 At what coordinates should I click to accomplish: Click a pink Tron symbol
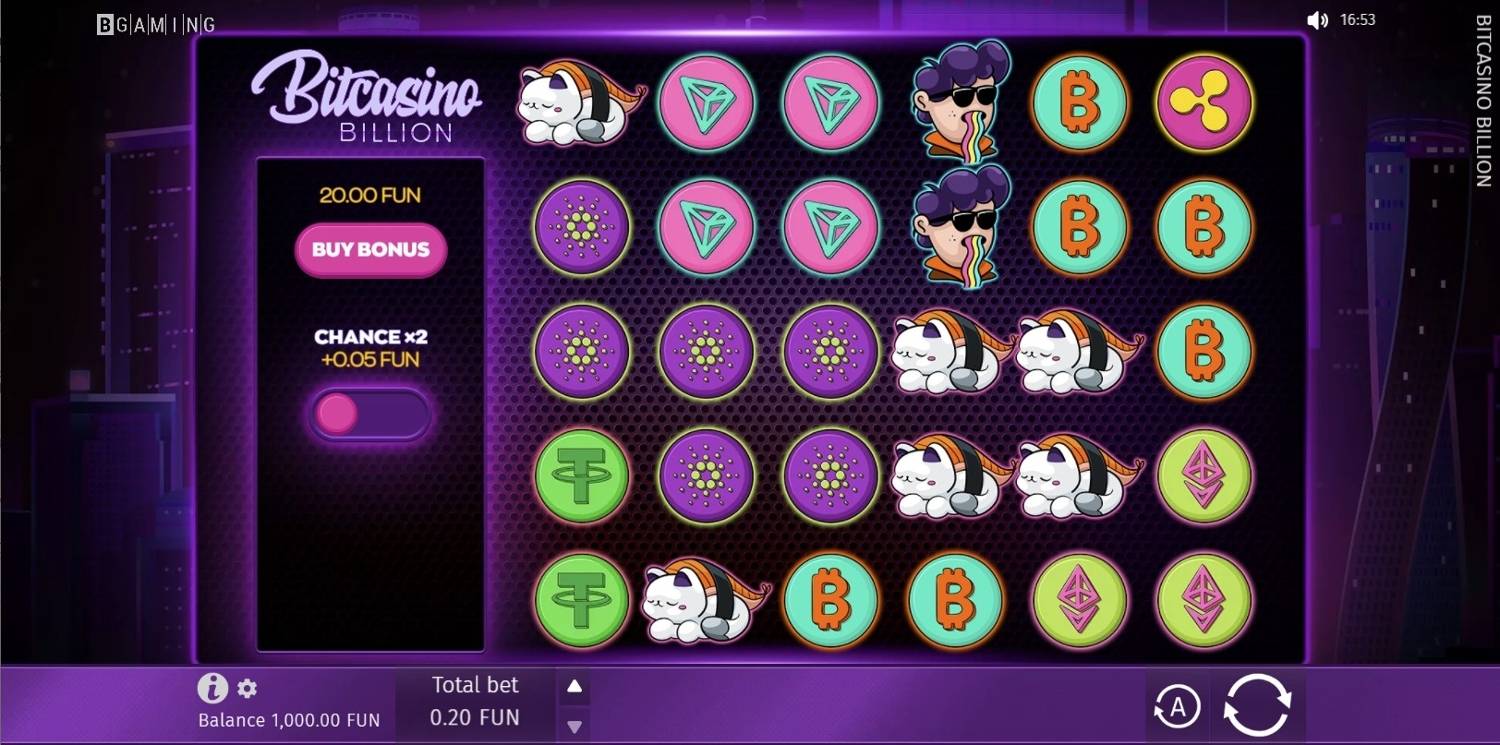pos(705,103)
